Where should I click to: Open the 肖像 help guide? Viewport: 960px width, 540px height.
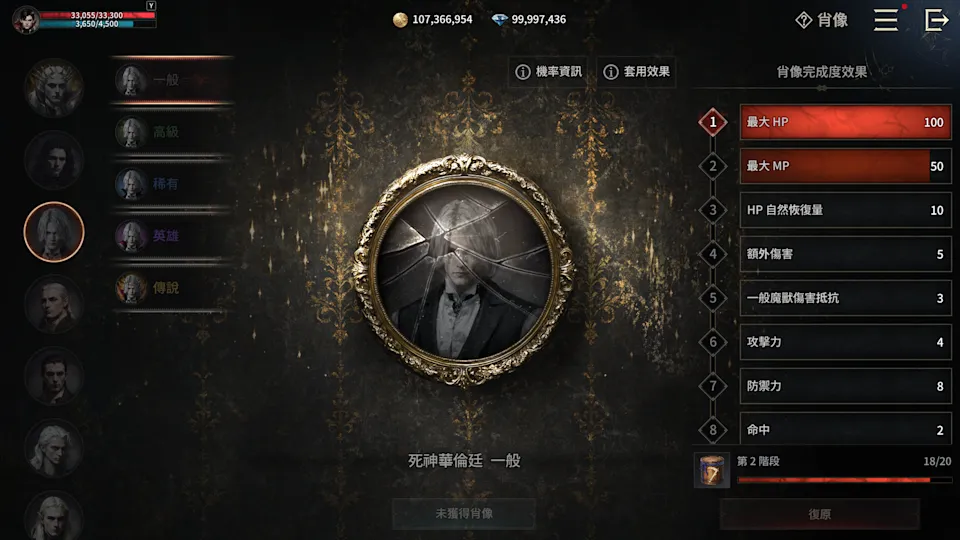(x=822, y=20)
